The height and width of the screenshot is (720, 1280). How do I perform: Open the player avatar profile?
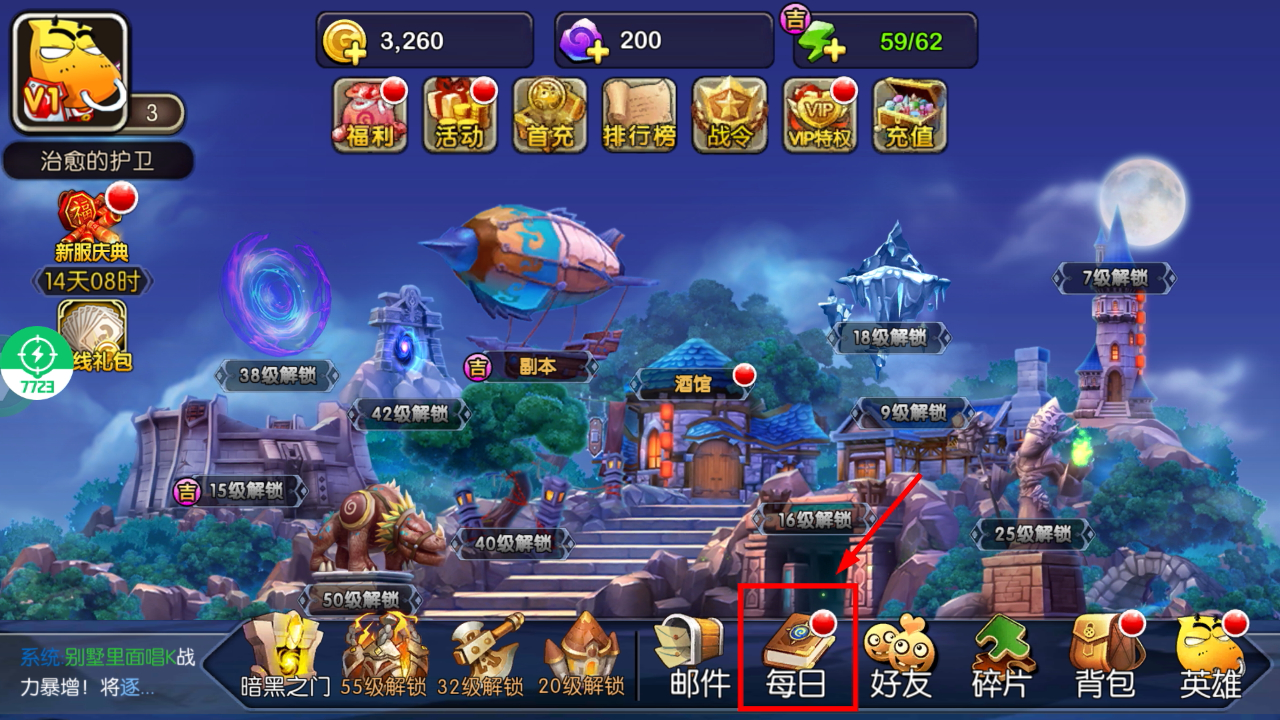pos(70,72)
